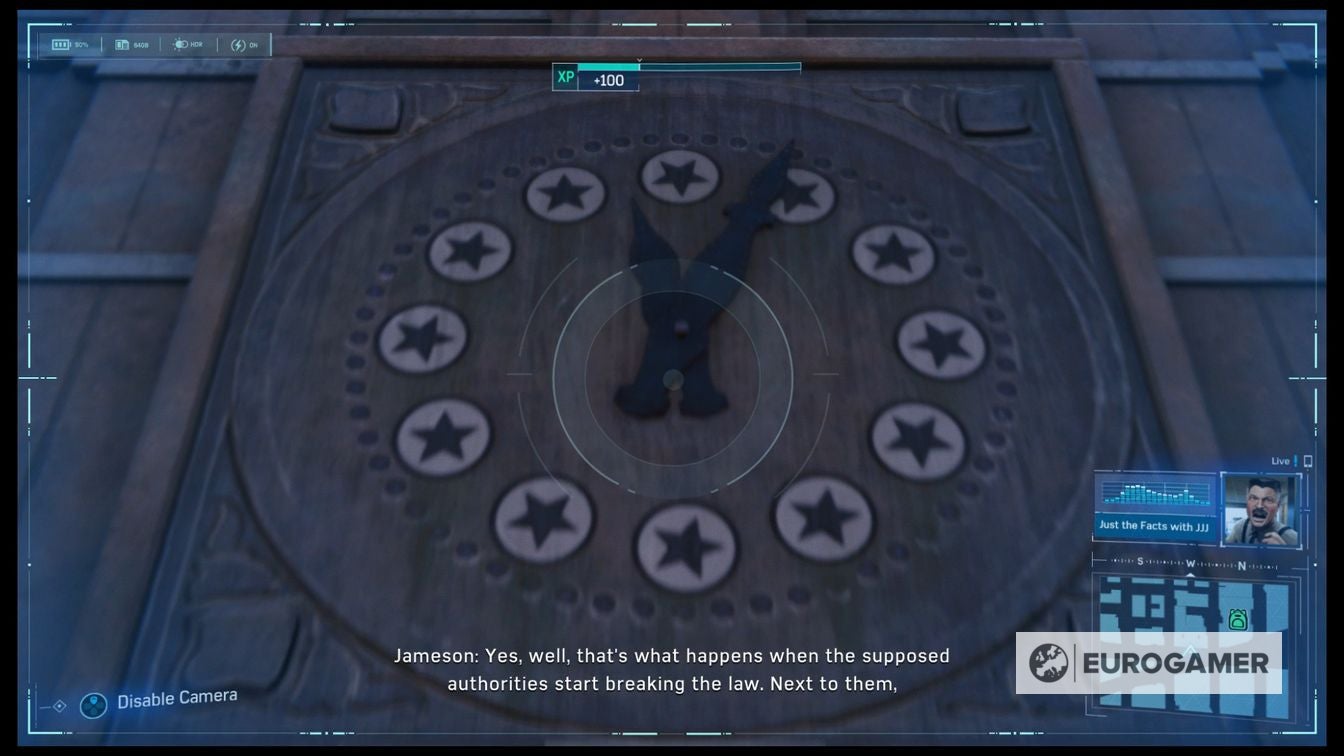
Task: Select the HDR mode icon
Action: point(181,44)
